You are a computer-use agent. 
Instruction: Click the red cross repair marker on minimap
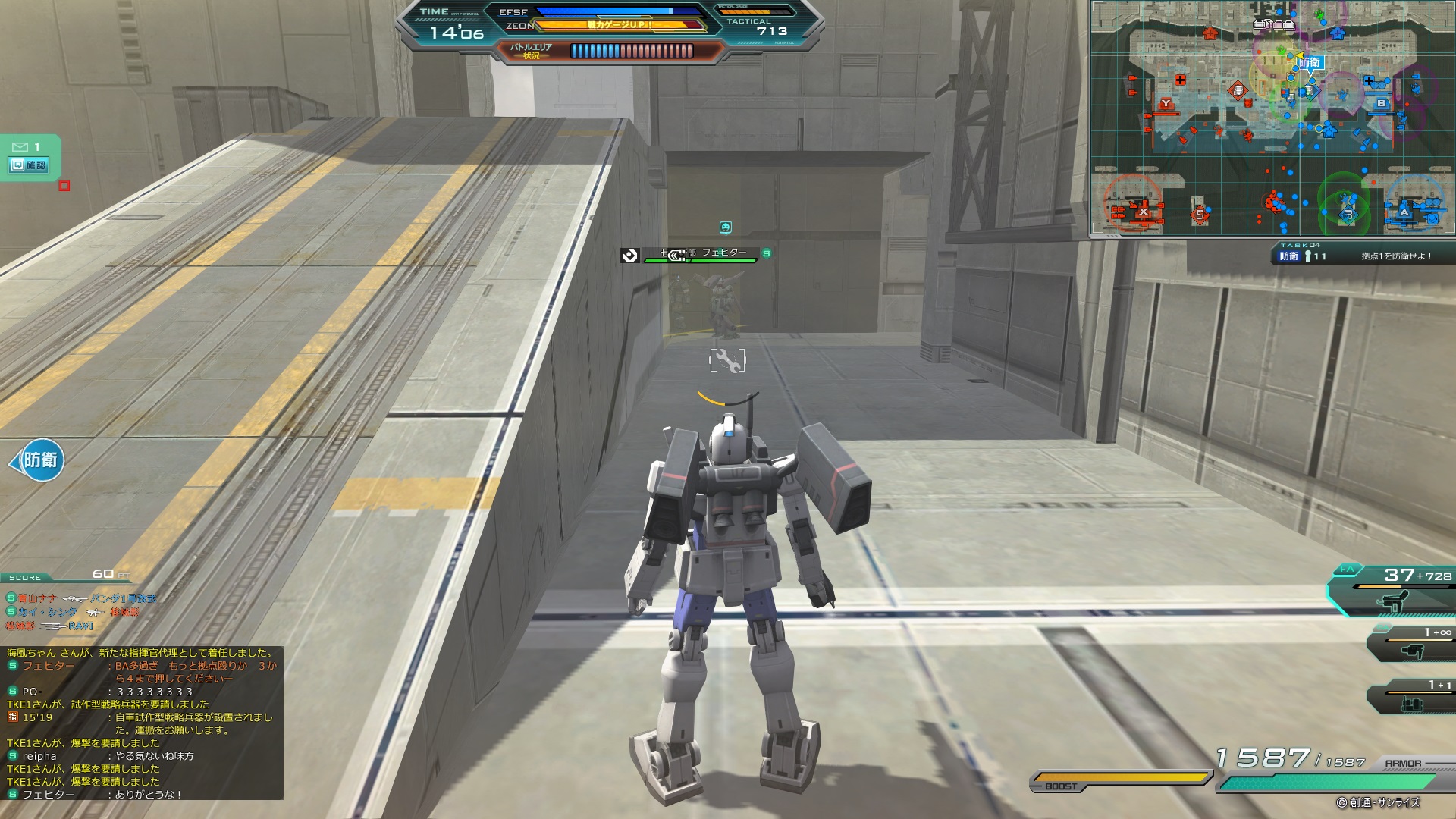1180,80
